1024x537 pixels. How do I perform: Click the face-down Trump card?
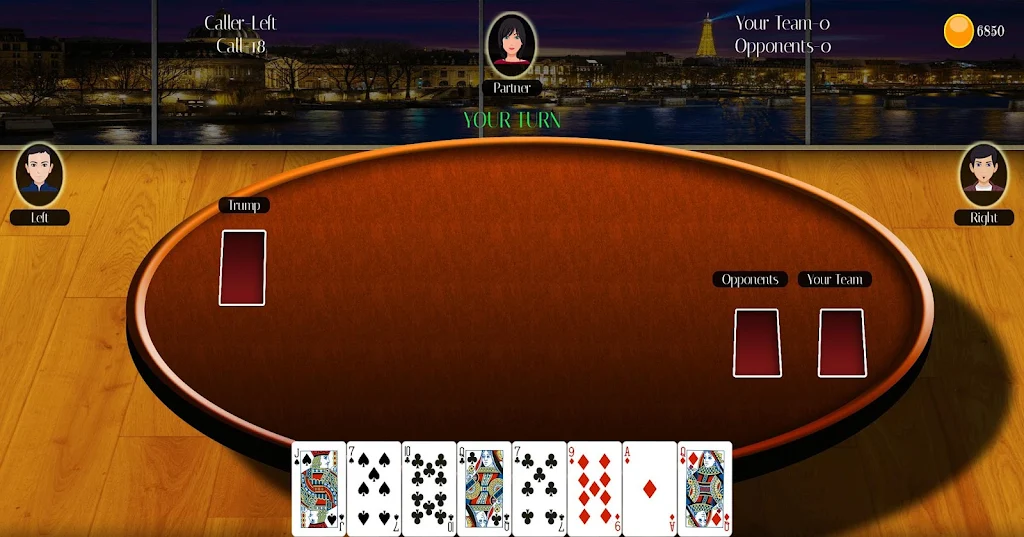pos(242,267)
